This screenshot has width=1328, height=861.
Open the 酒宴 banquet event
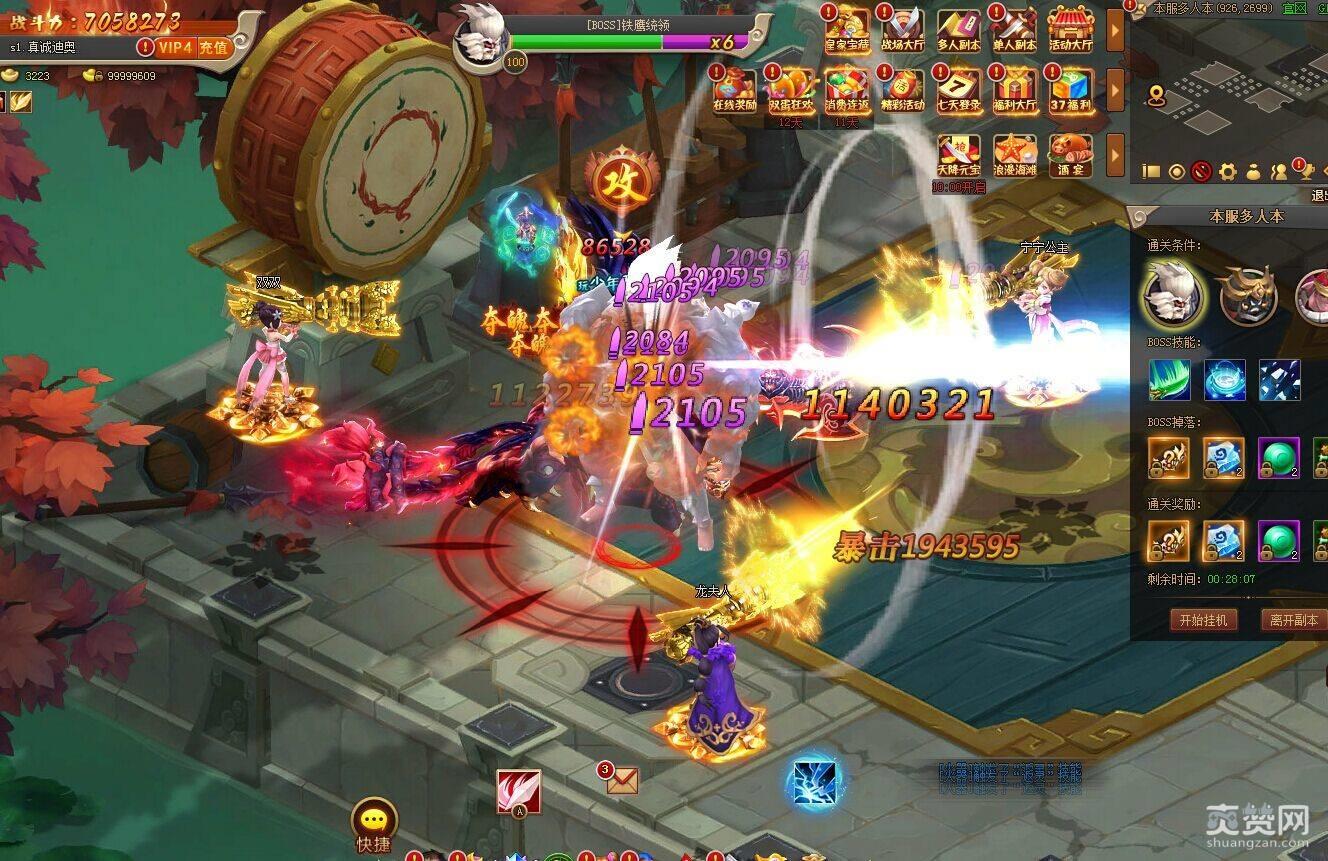coord(1070,154)
